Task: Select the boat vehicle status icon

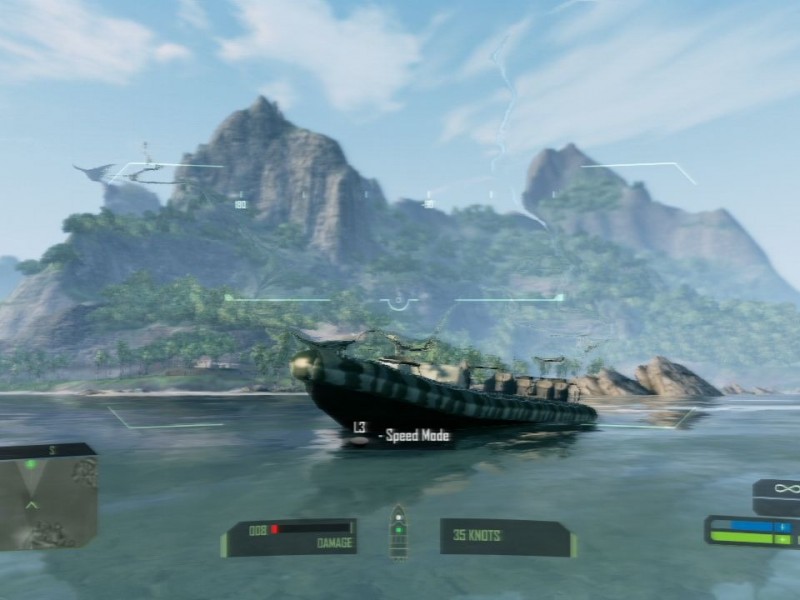Action: 398,531
